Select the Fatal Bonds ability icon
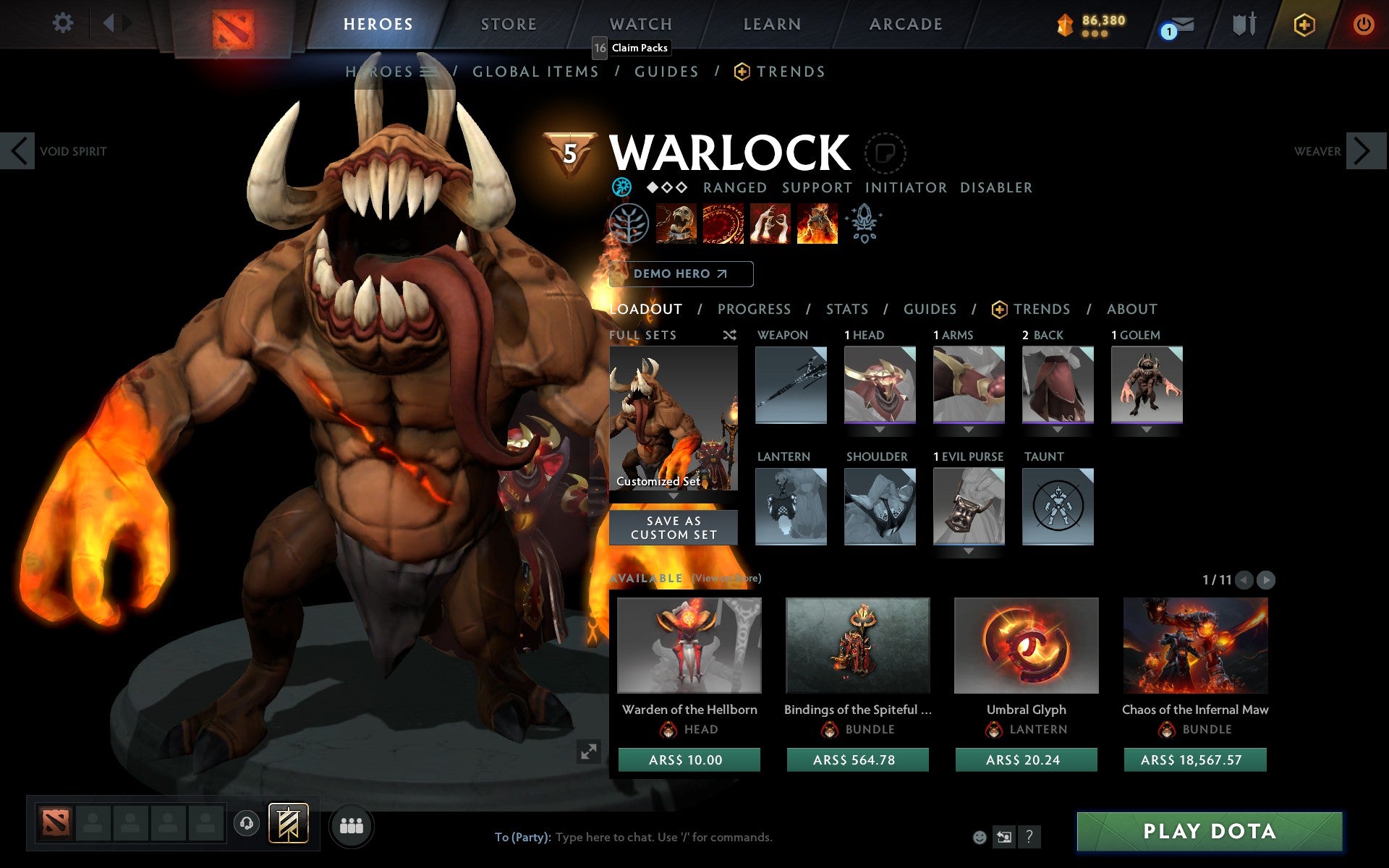The image size is (1389, 868). coord(676,224)
